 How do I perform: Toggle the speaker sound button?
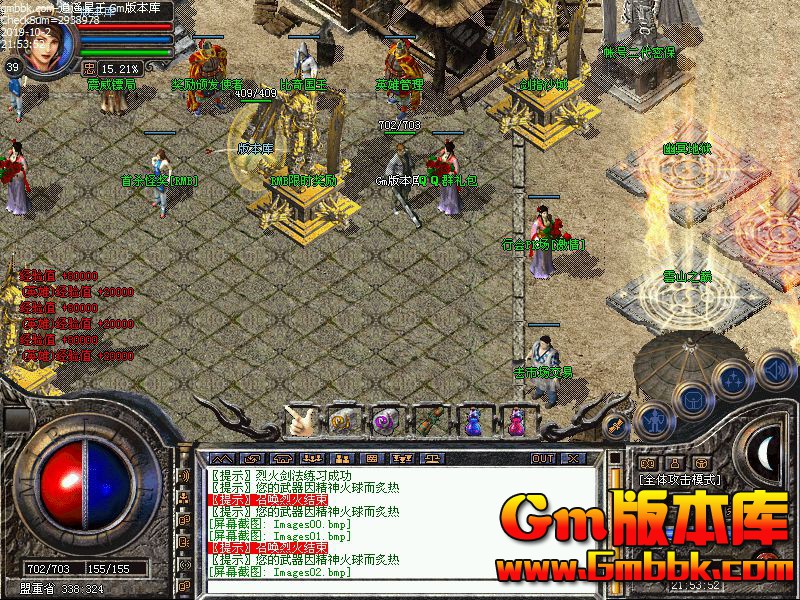click(x=776, y=369)
